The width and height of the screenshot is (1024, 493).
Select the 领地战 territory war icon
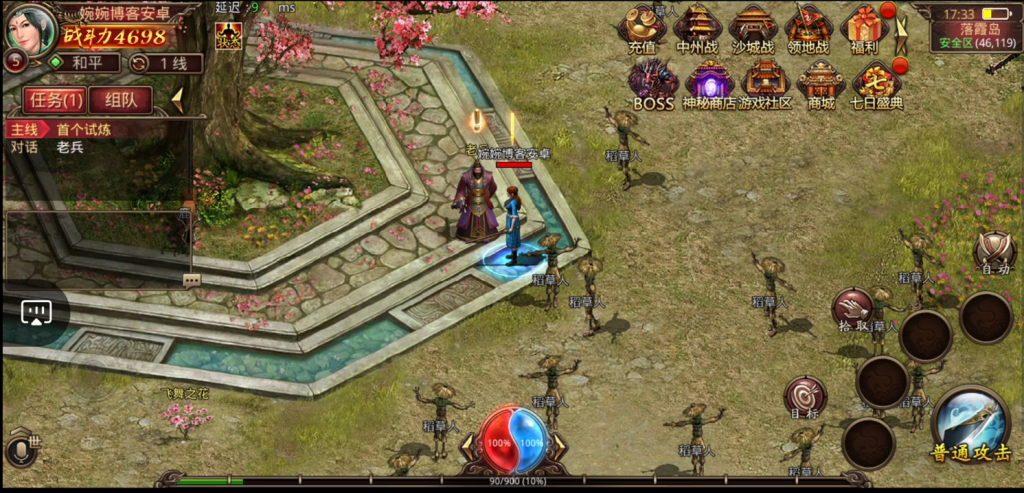click(x=808, y=29)
